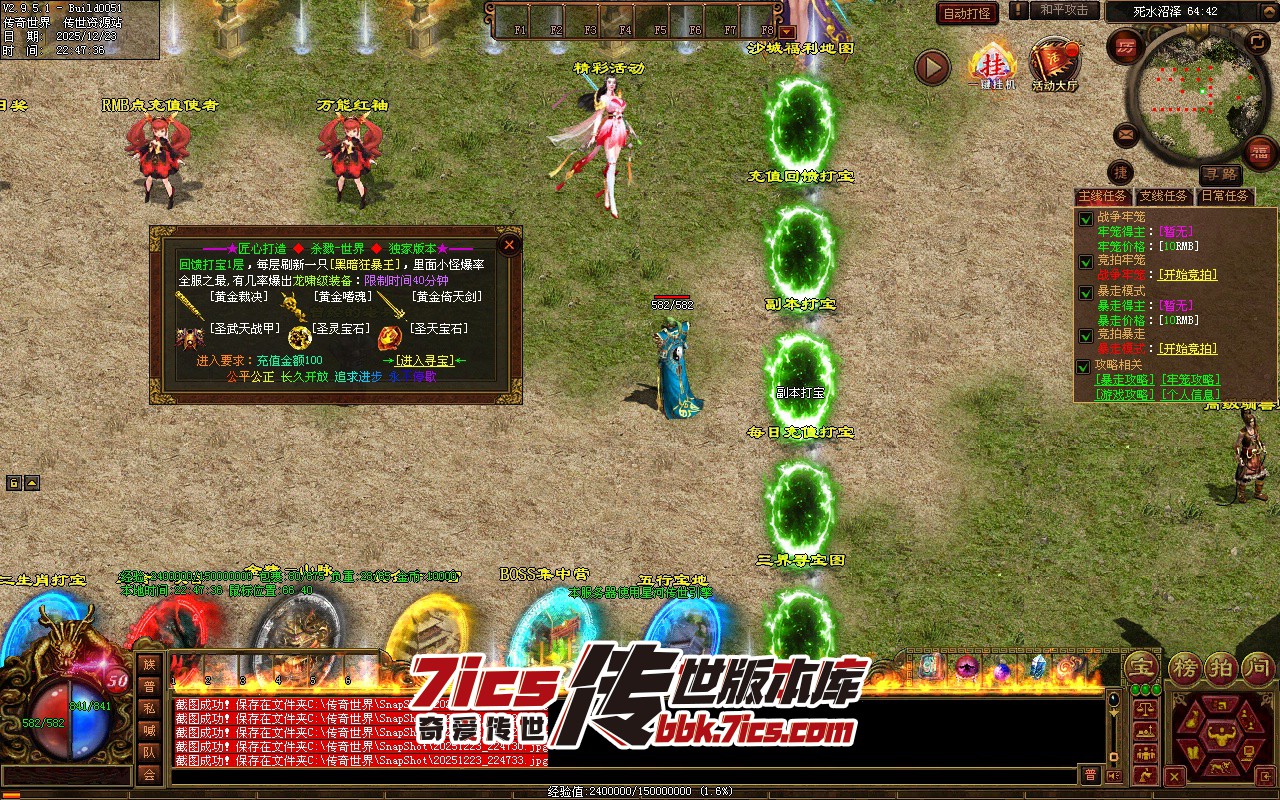Click the 和平攻击 attack mode button

pyautogui.click(x=1064, y=10)
